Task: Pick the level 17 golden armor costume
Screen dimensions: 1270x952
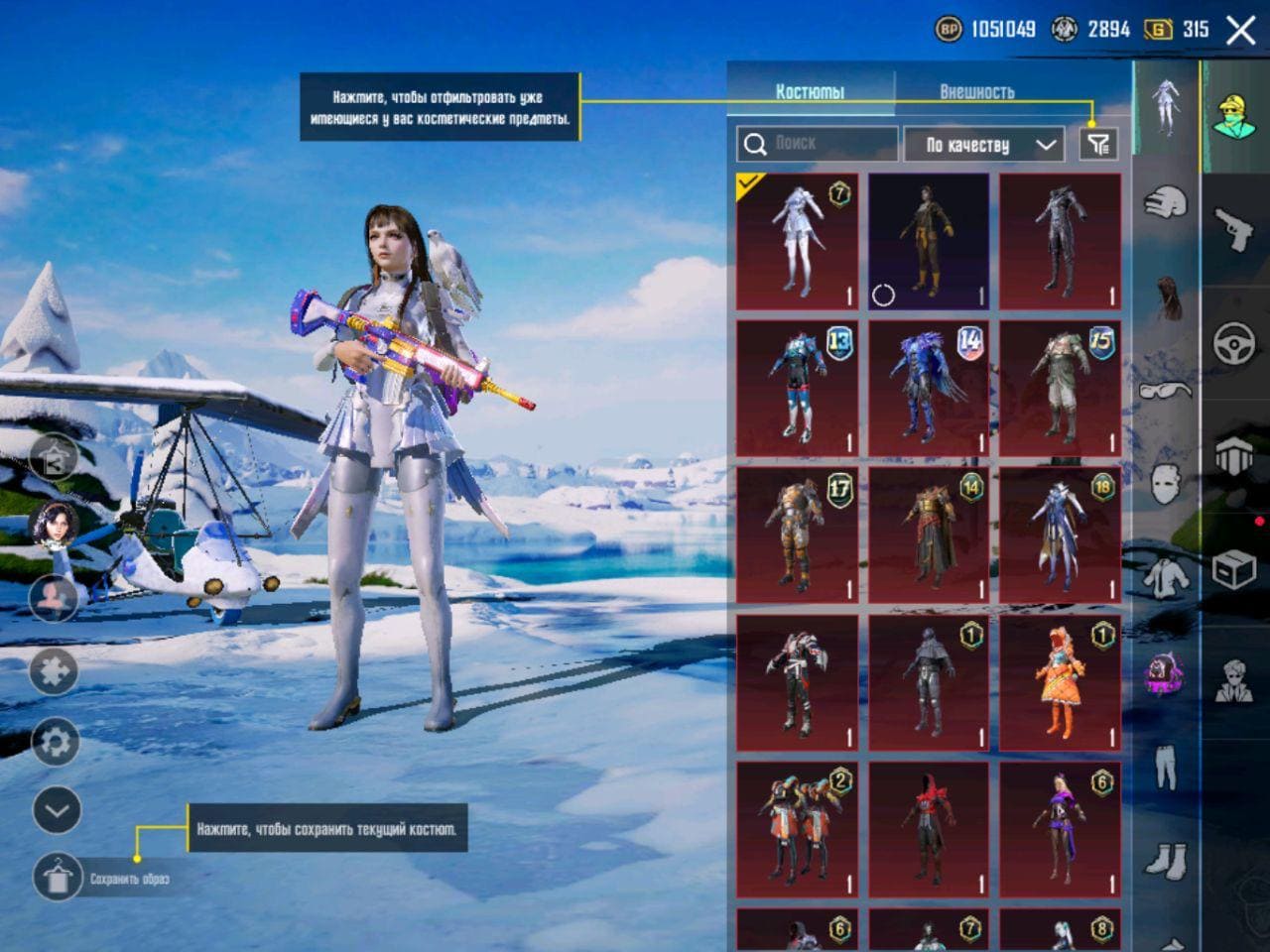Action: point(797,535)
